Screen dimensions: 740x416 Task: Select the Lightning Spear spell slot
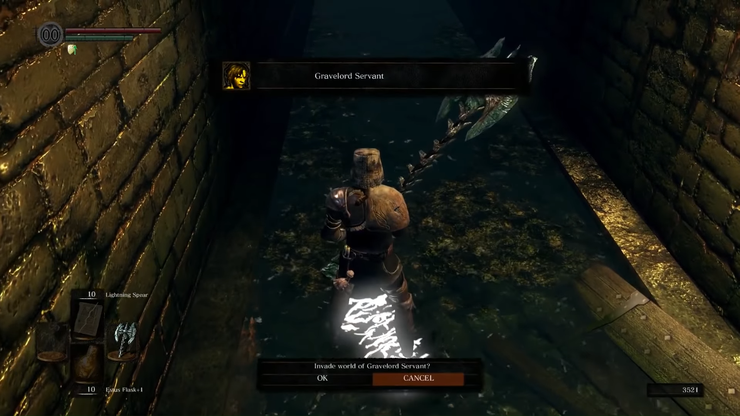point(88,318)
